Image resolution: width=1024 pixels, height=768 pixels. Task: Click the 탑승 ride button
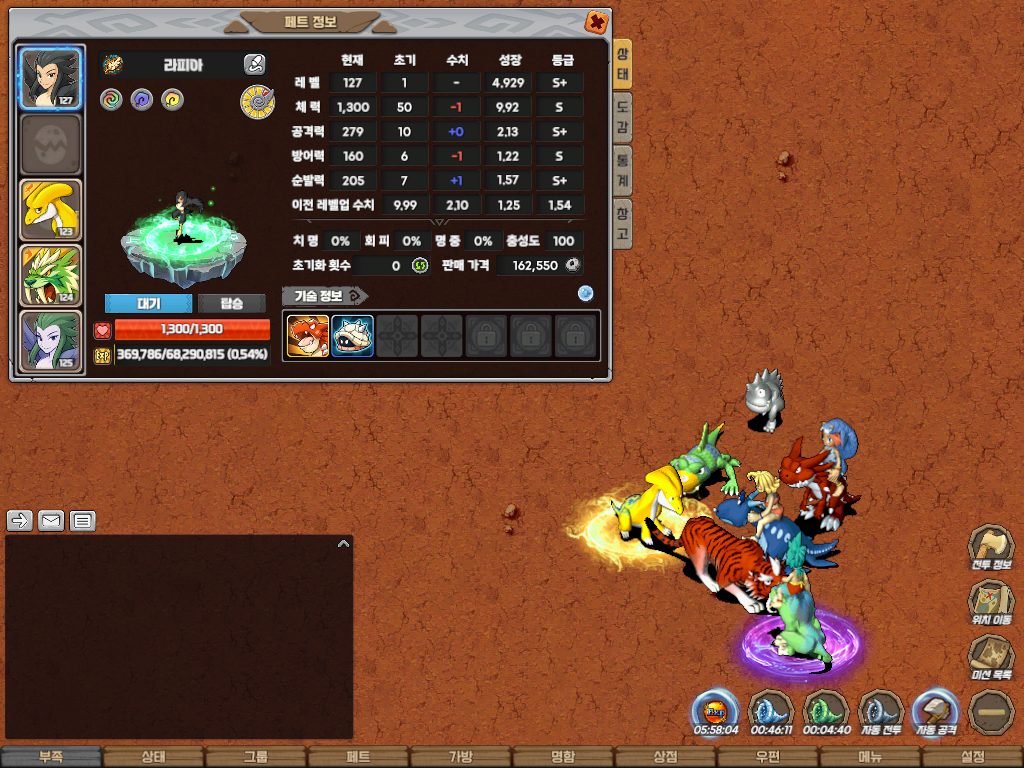tap(231, 304)
